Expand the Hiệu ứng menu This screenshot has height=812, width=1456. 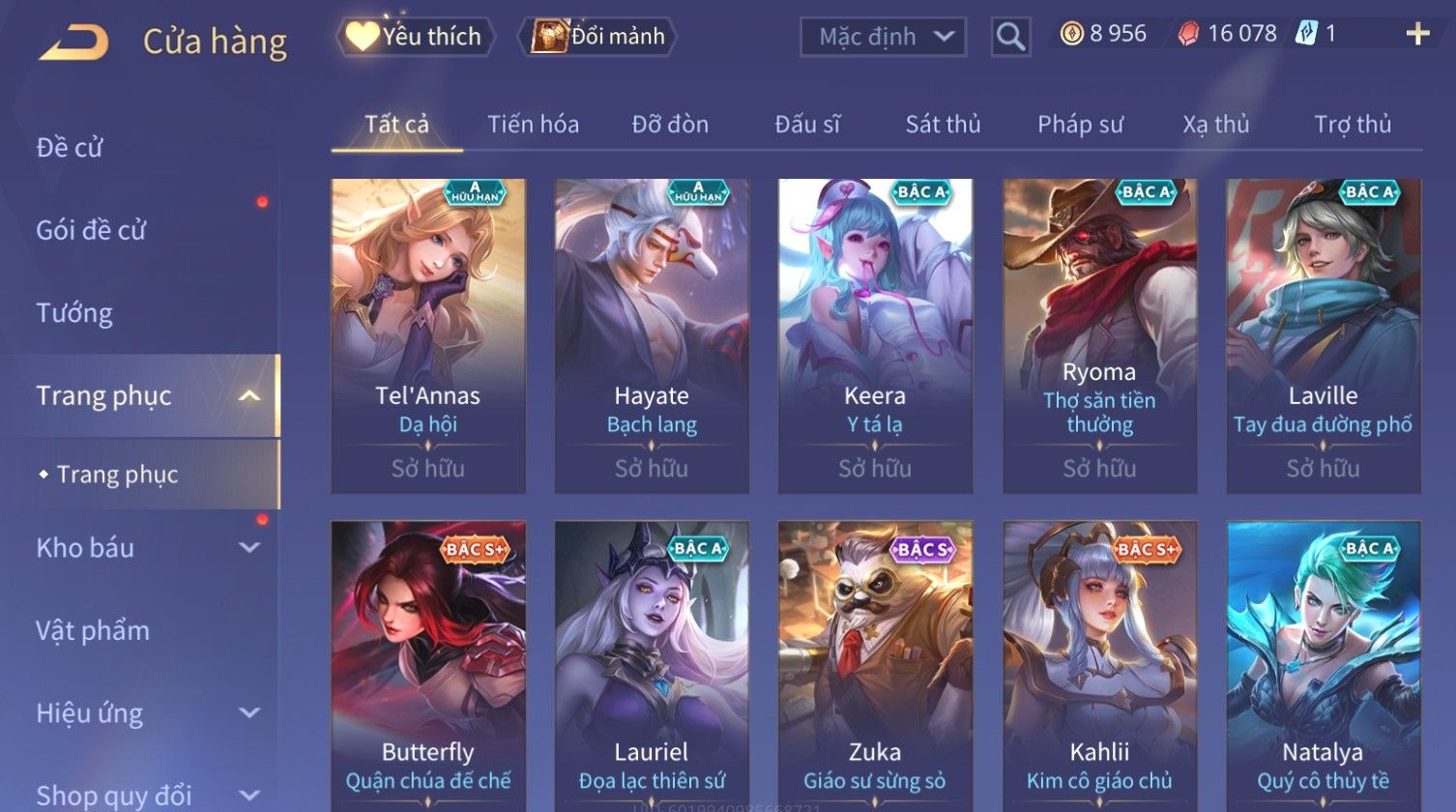[145, 713]
